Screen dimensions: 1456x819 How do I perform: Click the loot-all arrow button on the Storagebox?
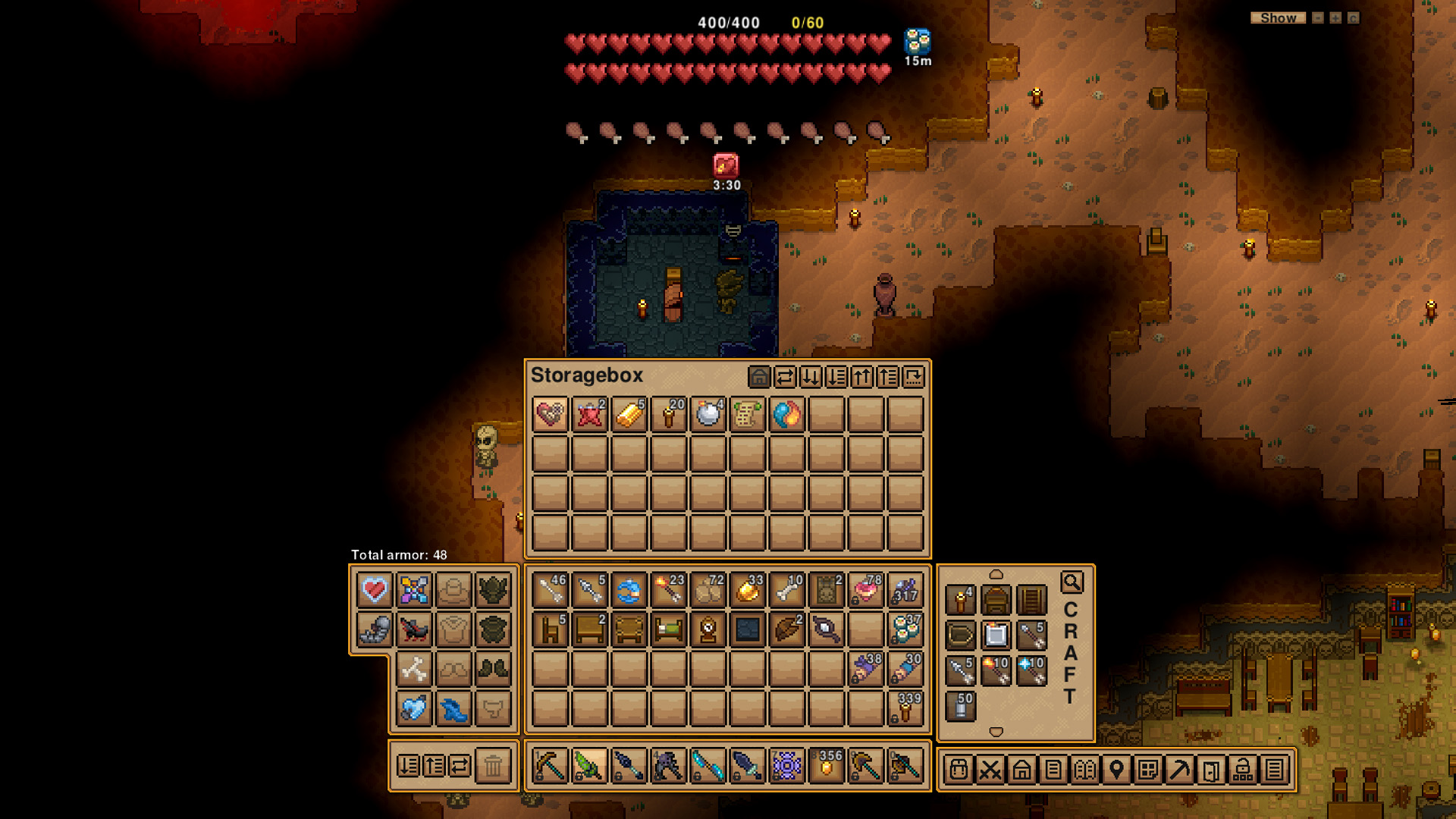point(811,377)
